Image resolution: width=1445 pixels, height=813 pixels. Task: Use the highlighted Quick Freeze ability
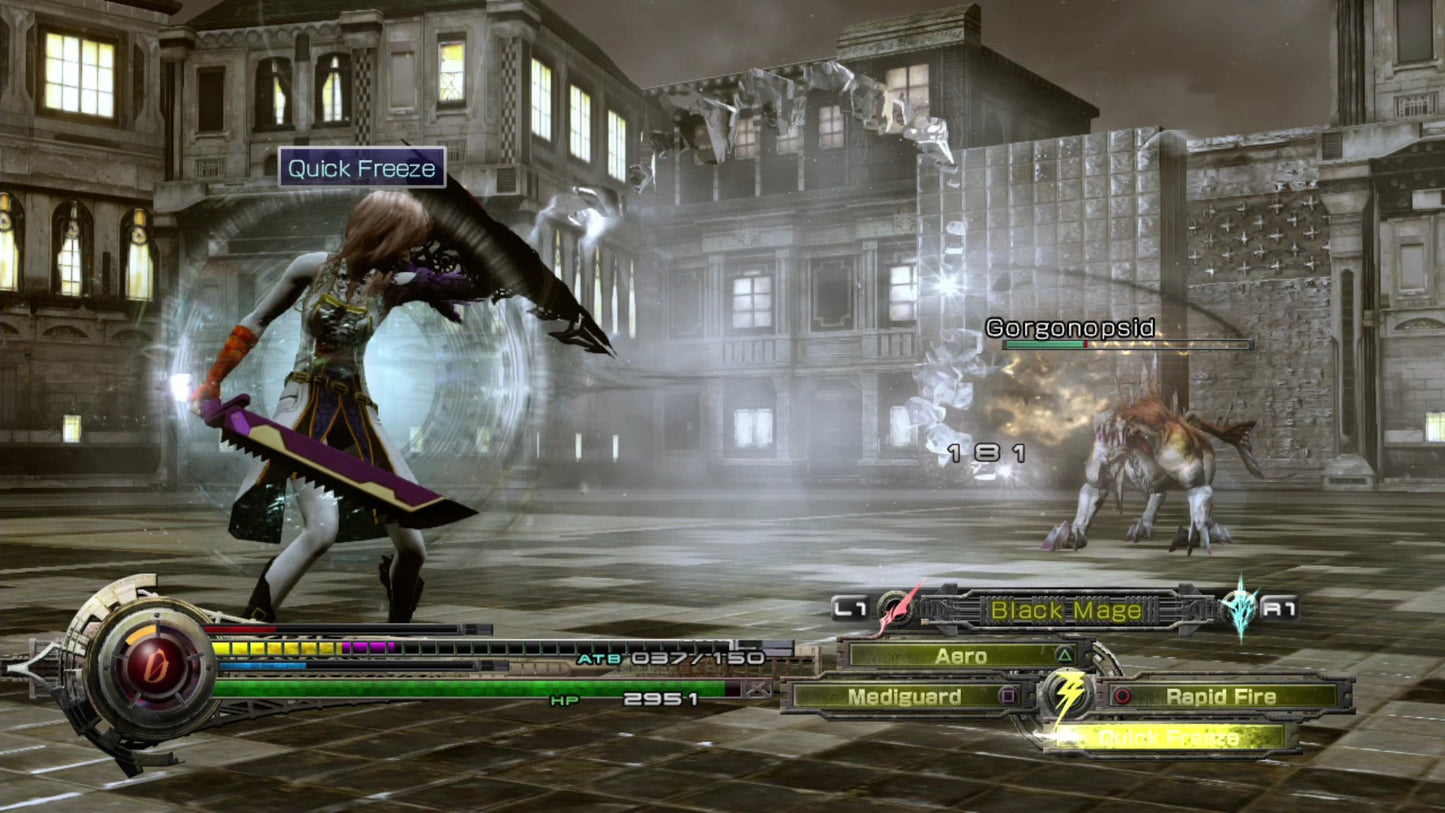pos(1167,739)
